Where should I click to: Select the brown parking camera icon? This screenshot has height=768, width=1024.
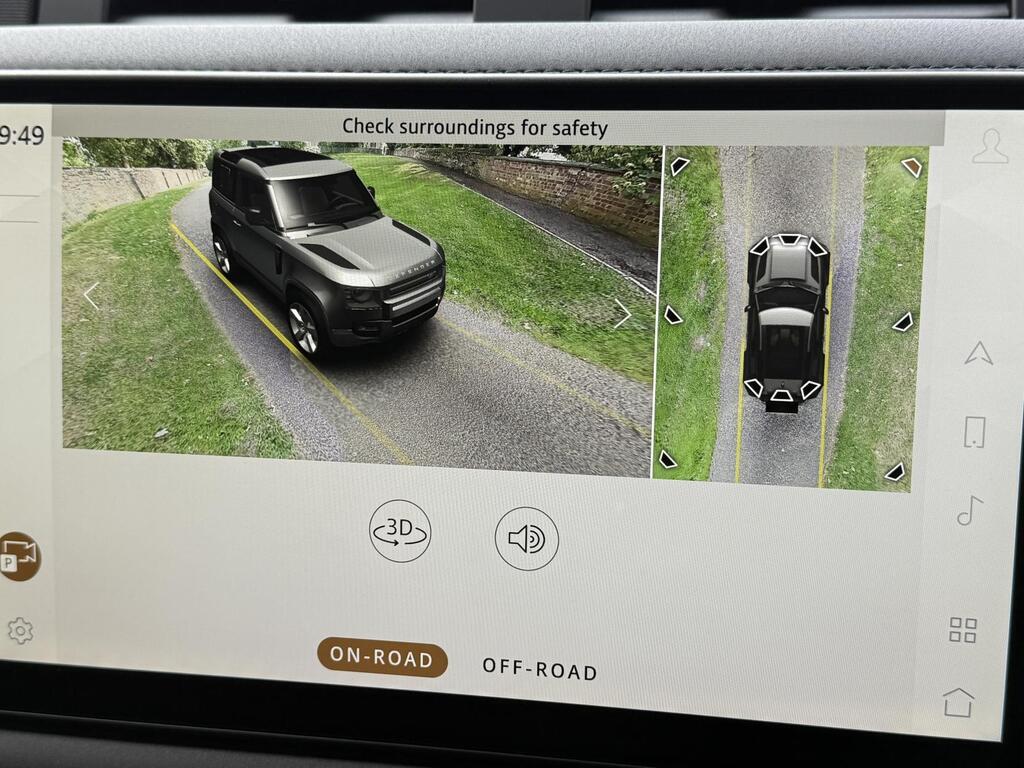(x=19, y=555)
